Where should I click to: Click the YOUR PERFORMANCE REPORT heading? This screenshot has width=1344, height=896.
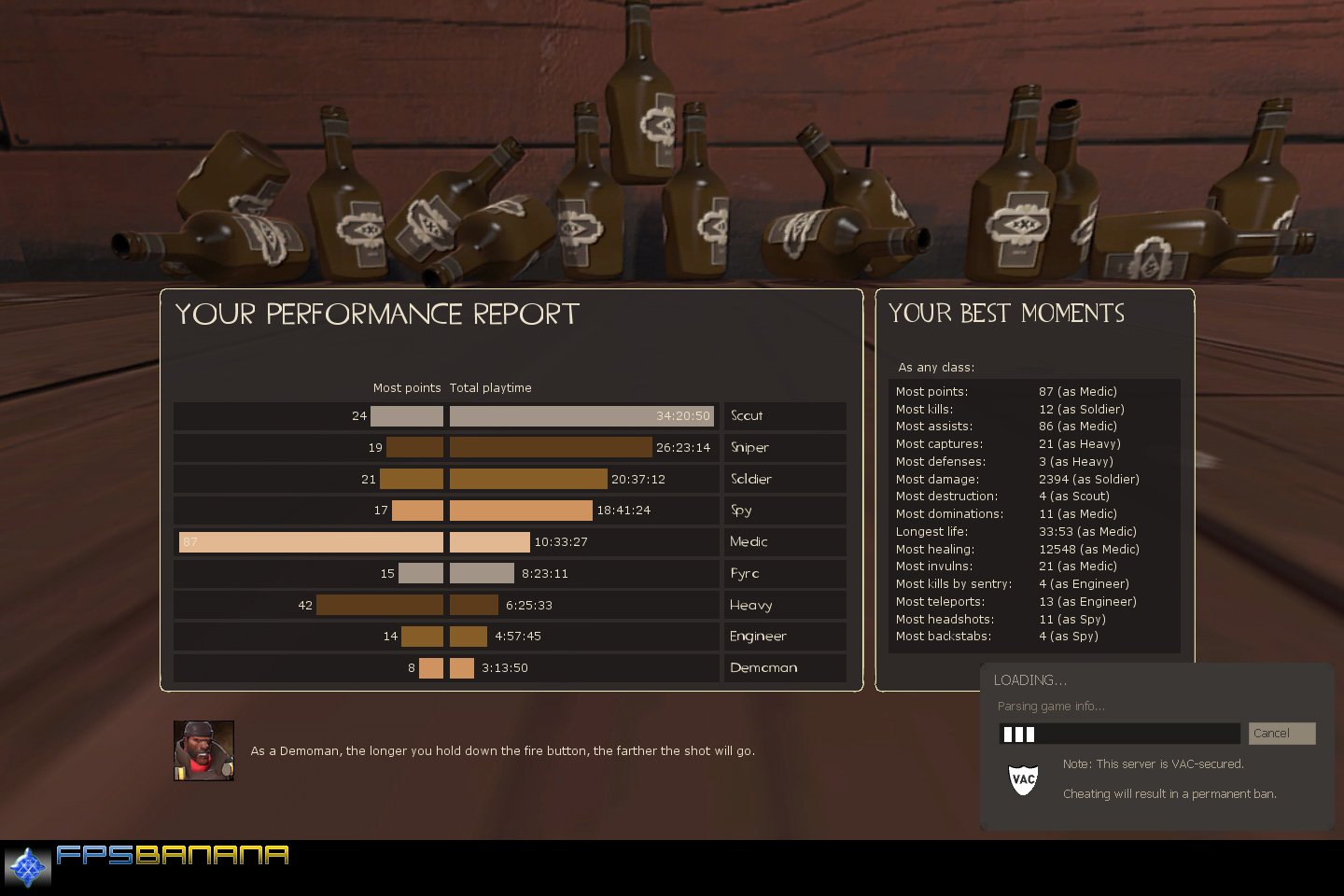pyautogui.click(x=376, y=315)
